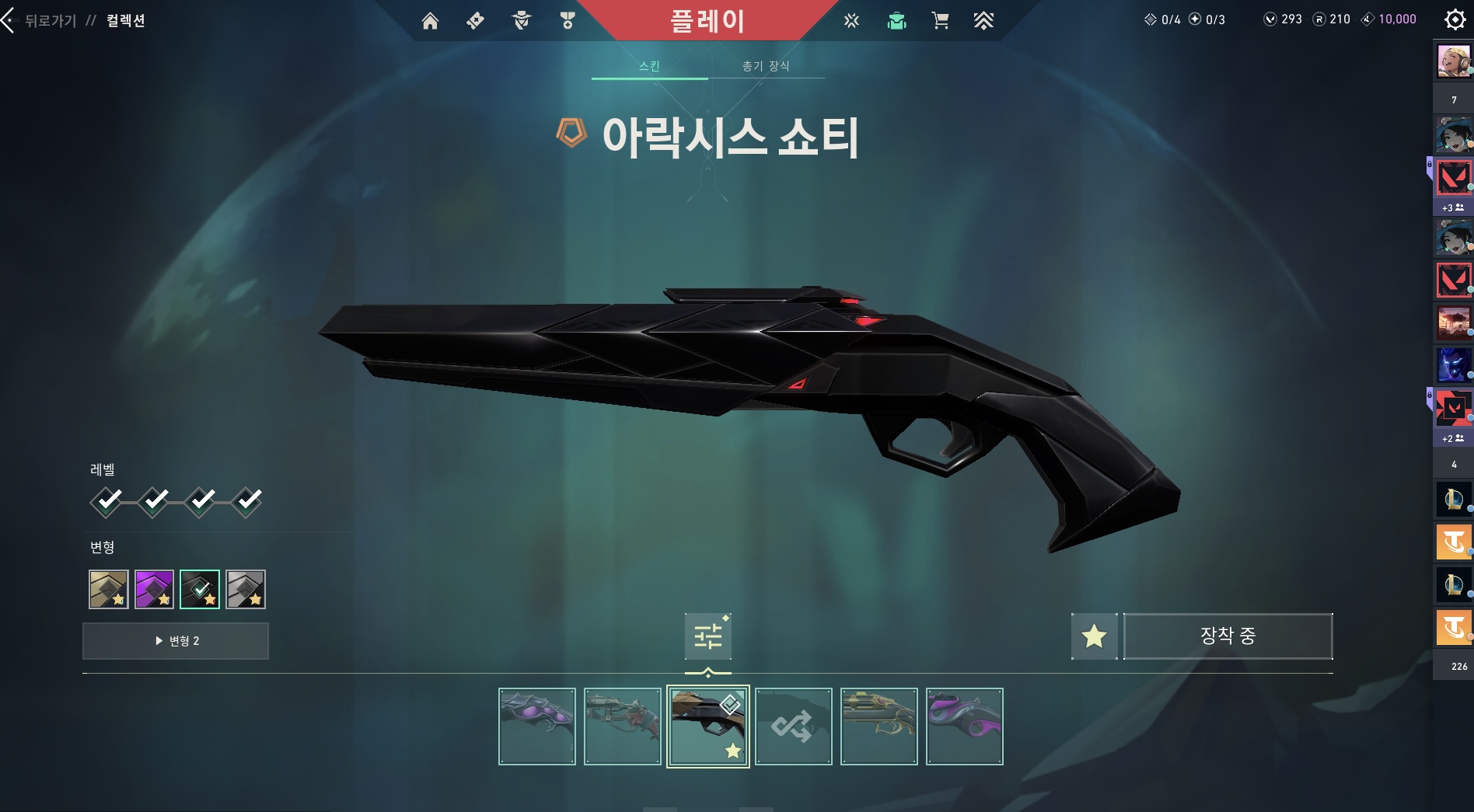Select the first purple-gem shorty skin thumbnail
The image size is (1474, 812).
536,727
